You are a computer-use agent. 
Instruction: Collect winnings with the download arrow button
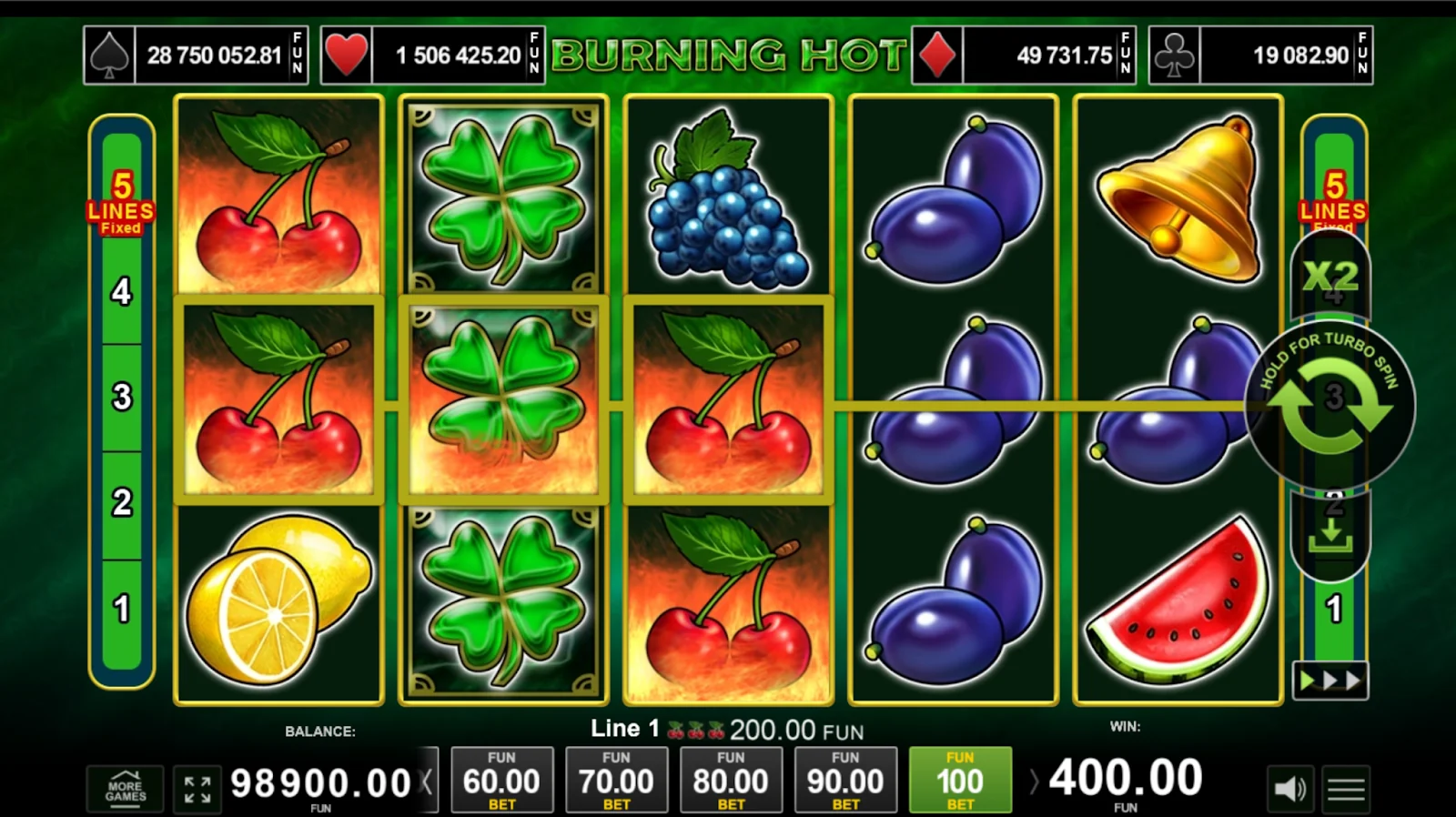pos(1330,535)
